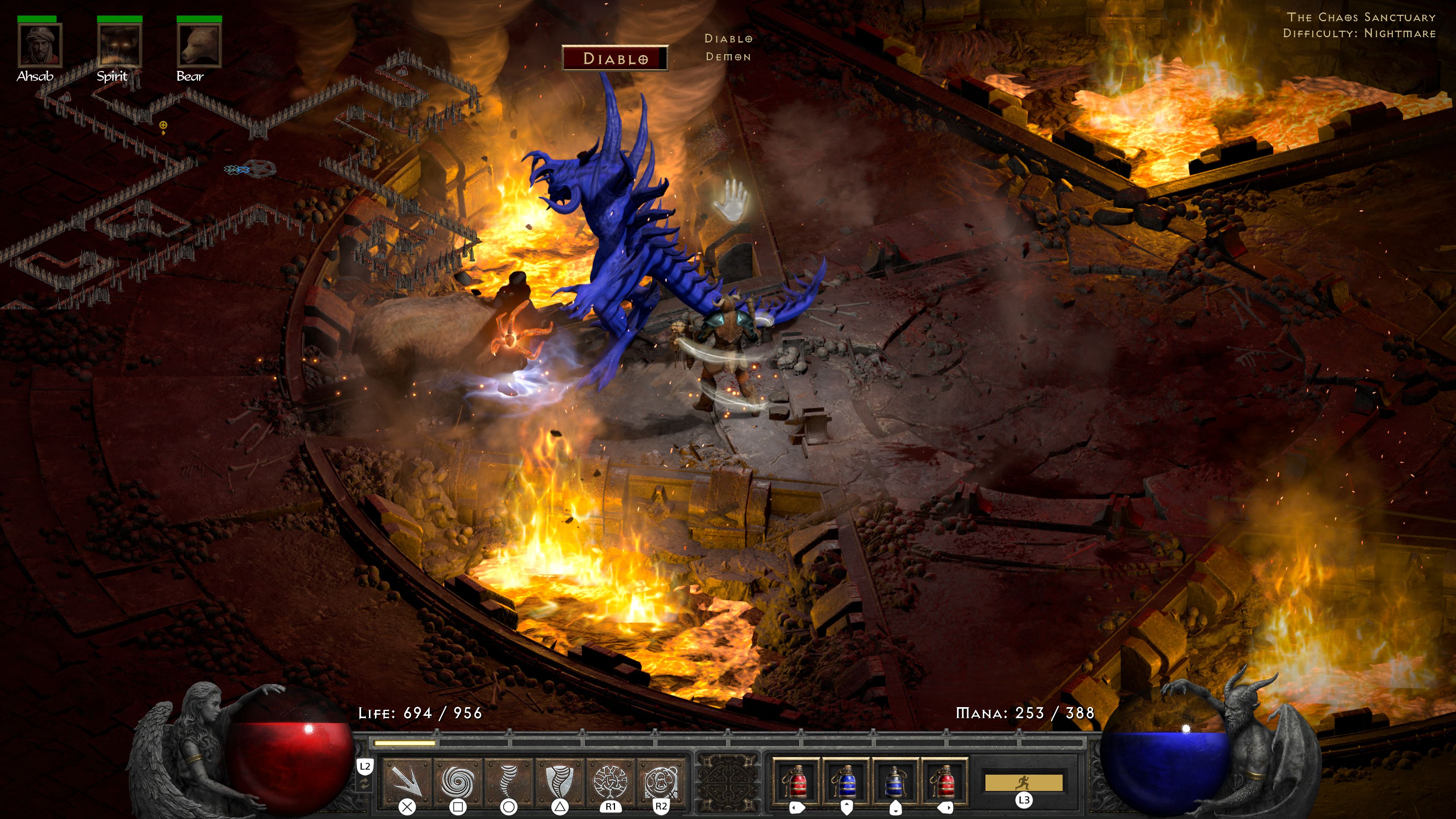Click the Bear summon portrait

click(x=199, y=45)
